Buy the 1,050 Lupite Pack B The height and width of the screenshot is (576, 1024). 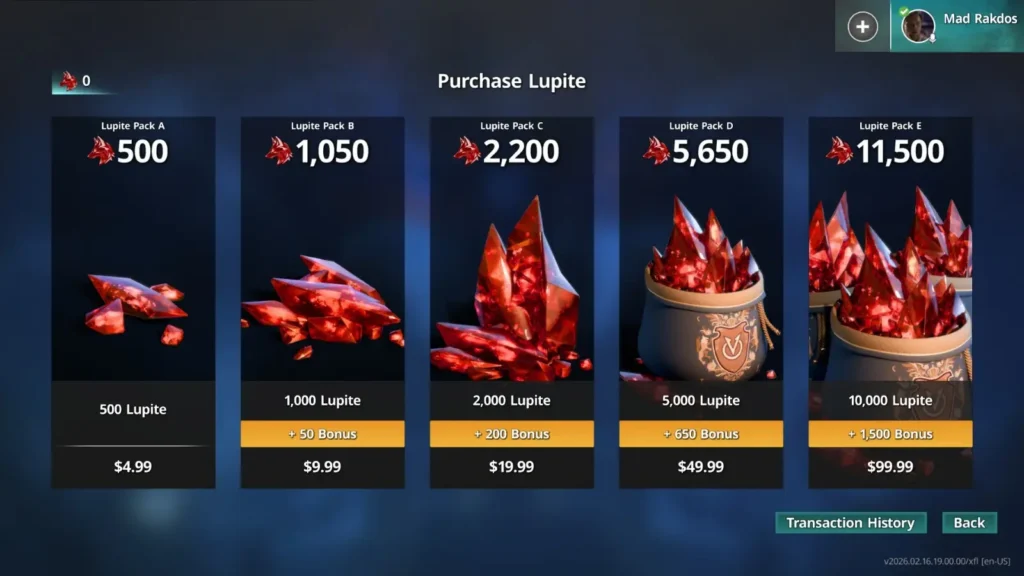tap(322, 301)
